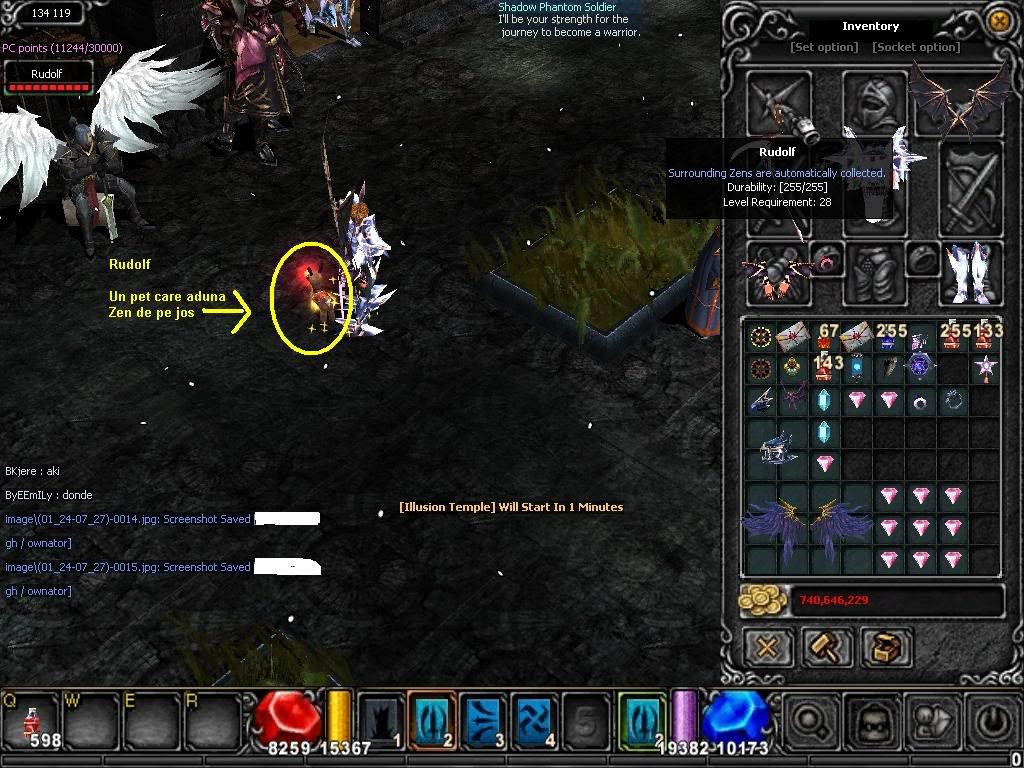The height and width of the screenshot is (768, 1024).
Task: Select the skill in hotbar slot 1
Action: pyautogui.click(x=381, y=720)
